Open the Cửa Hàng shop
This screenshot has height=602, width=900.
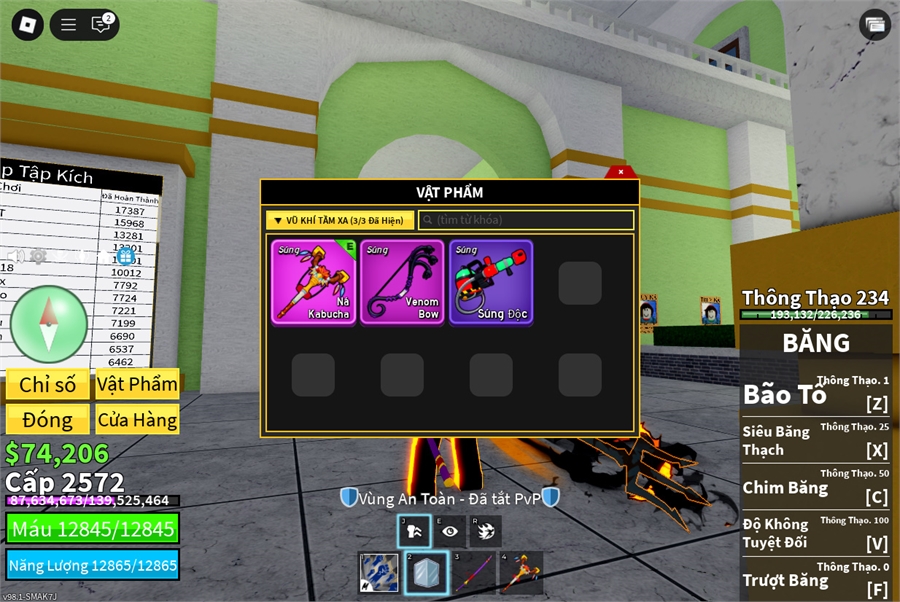point(138,420)
